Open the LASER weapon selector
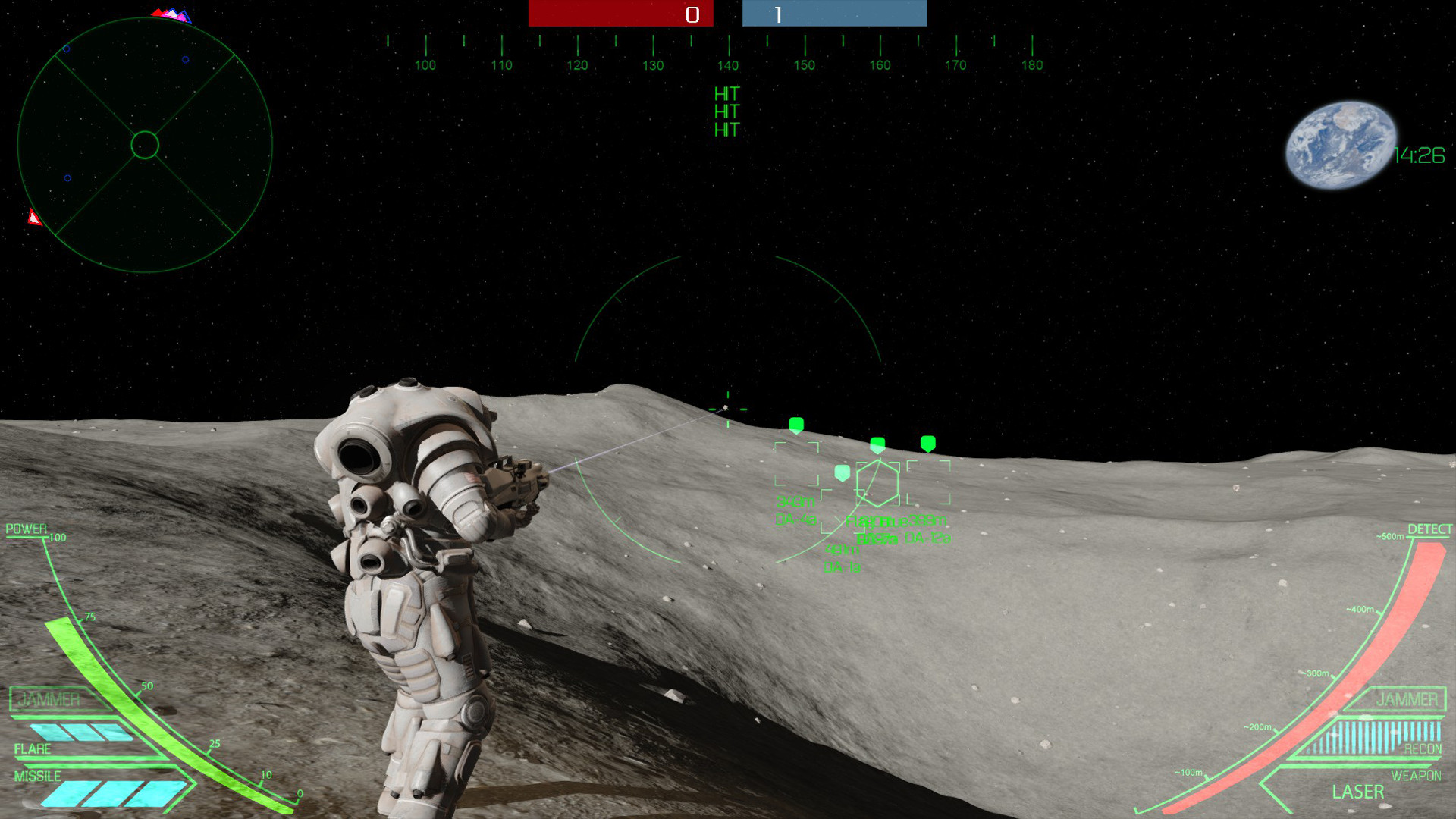This screenshot has height=819, width=1456. pos(1357,792)
